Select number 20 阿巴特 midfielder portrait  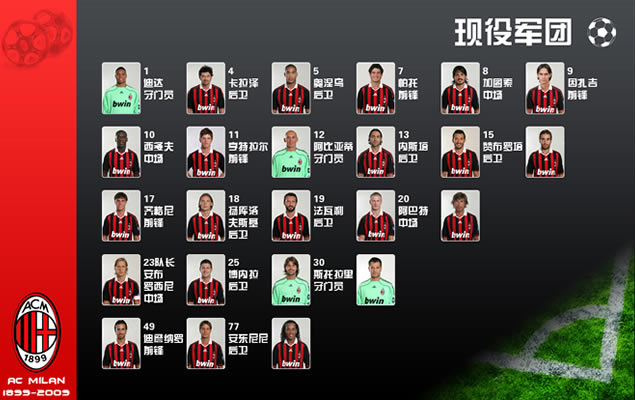tap(376, 216)
